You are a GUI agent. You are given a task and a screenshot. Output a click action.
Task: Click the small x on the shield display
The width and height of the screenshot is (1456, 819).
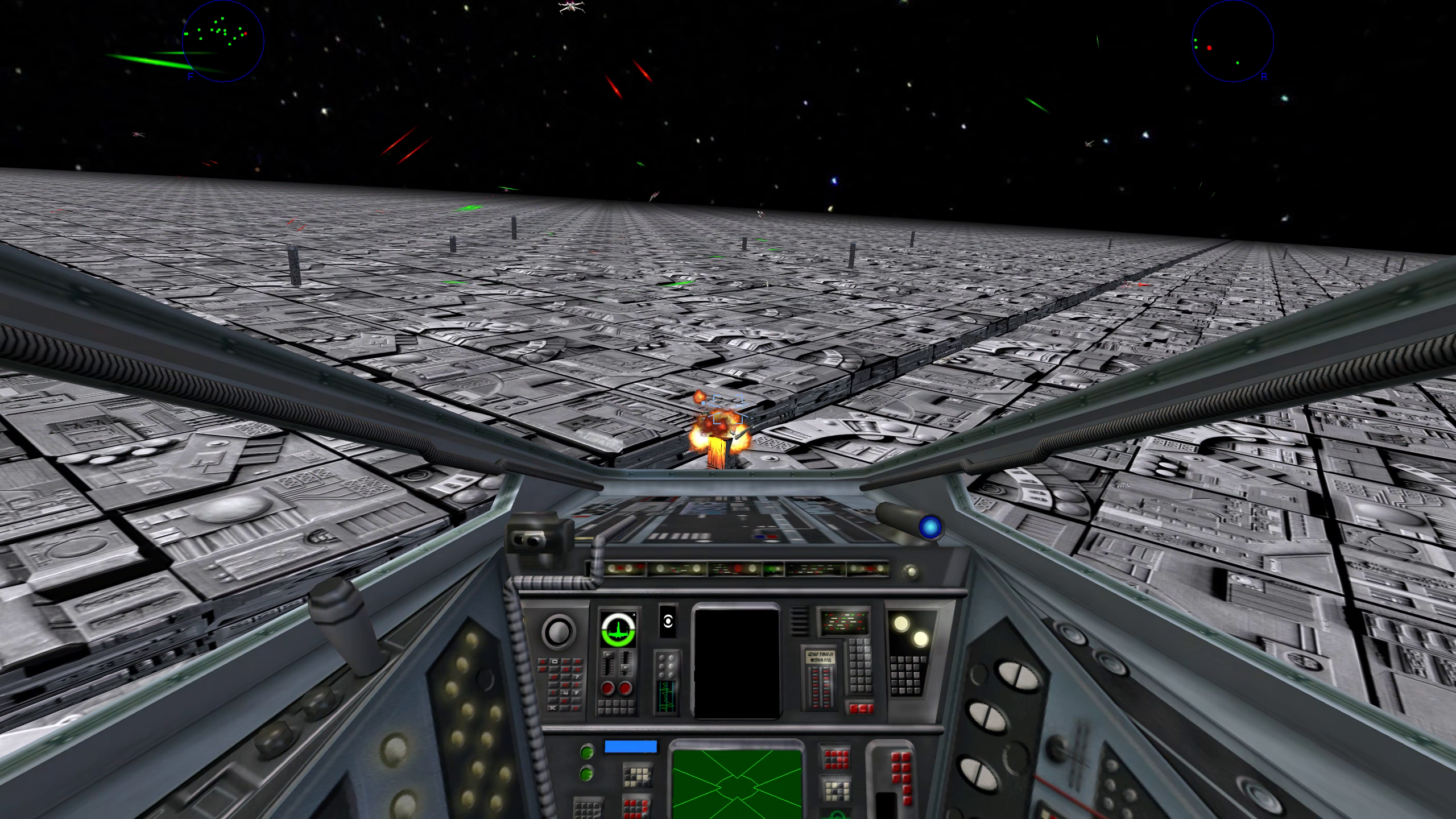(x=634, y=615)
